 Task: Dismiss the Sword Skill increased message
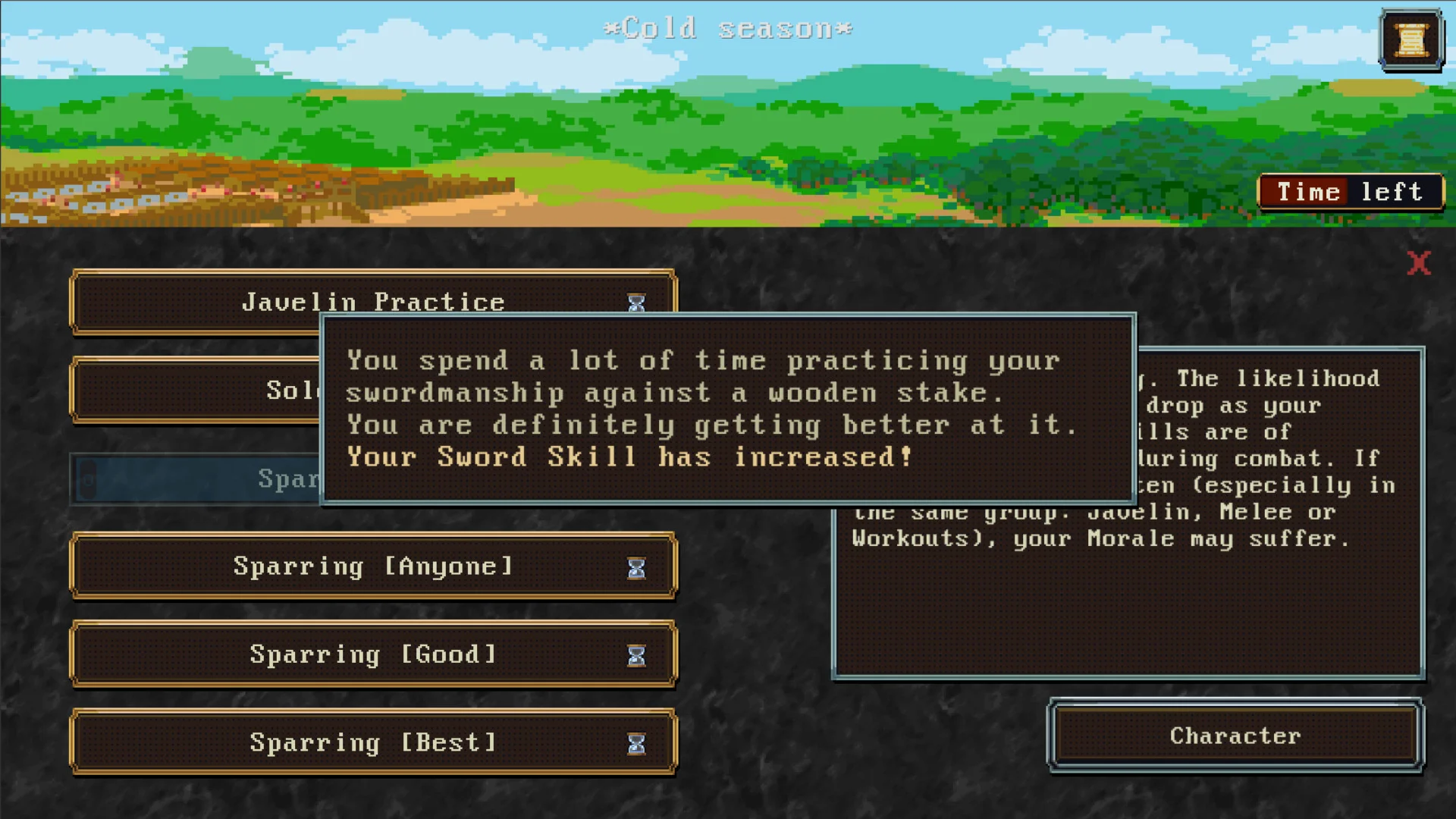pos(727,409)
